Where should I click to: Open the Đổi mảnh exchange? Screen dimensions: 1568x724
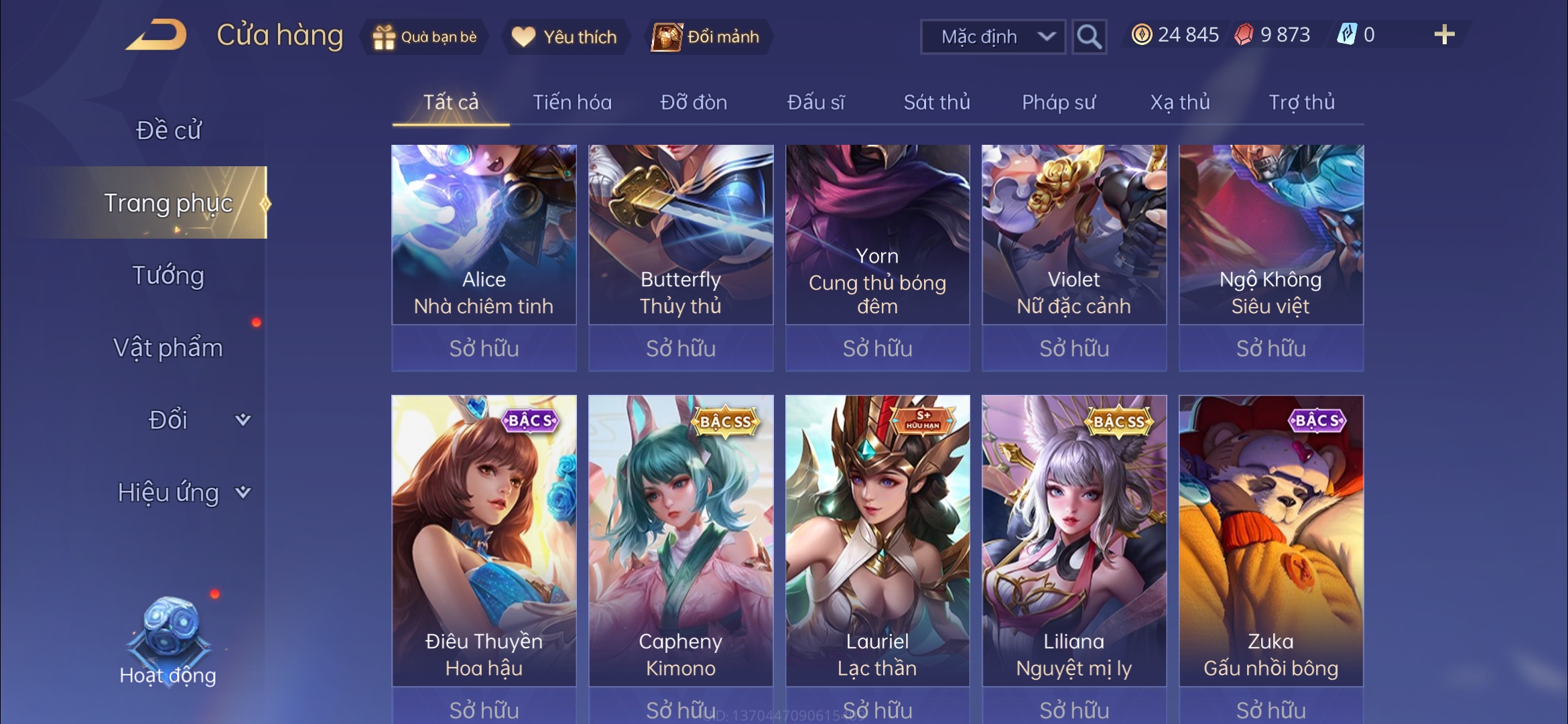pyautogui.click(x=707, y=37)
